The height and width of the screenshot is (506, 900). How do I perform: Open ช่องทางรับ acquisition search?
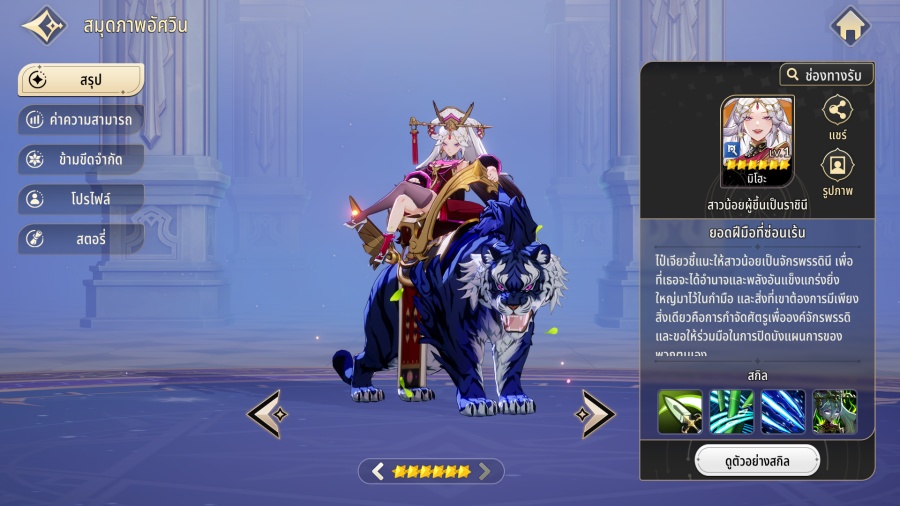click(x=826, y=74)
